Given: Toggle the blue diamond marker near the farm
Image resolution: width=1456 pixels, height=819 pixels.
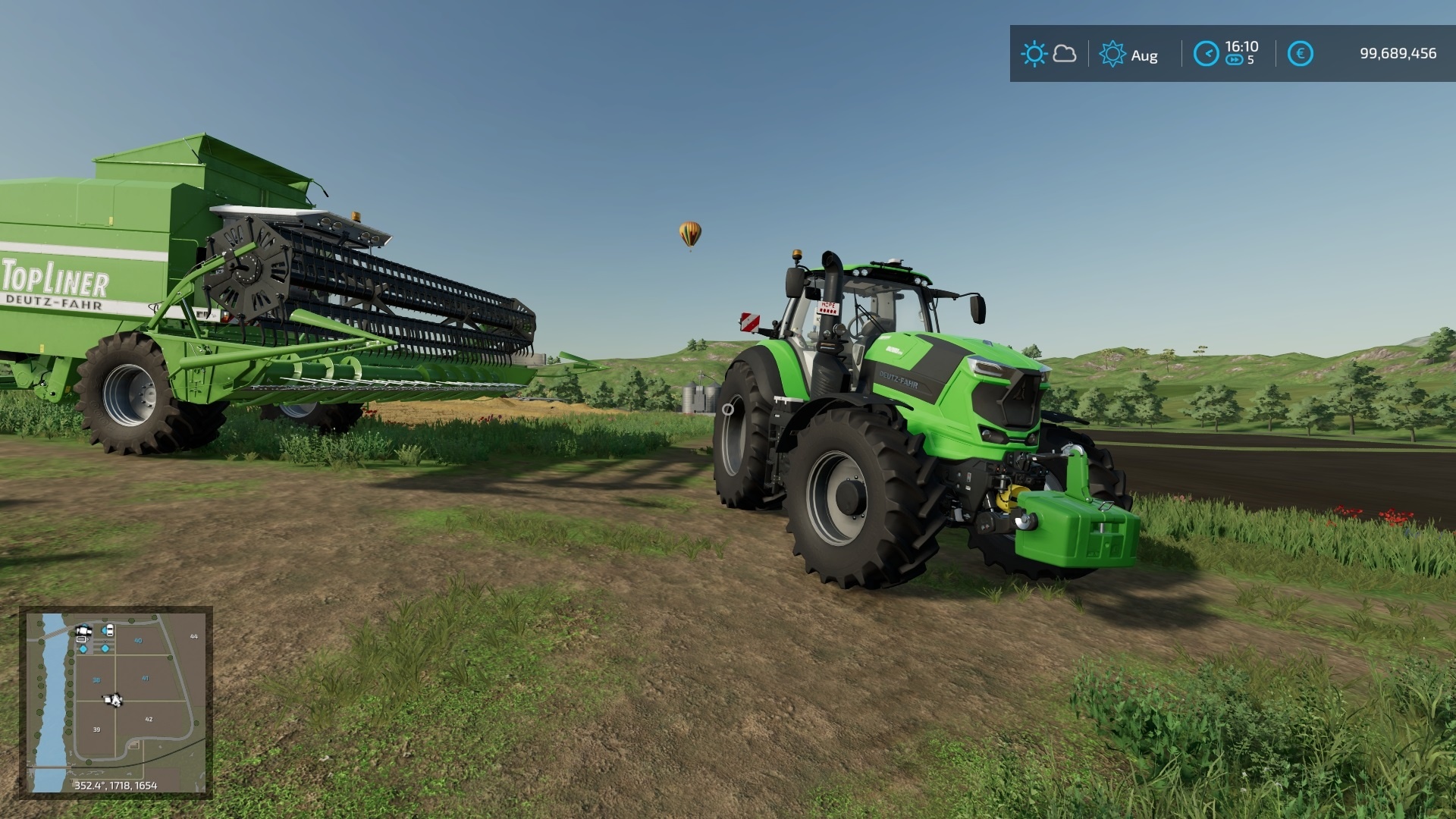Looking at the screenshot, I should pyautogui.click(x=83, y=649).
